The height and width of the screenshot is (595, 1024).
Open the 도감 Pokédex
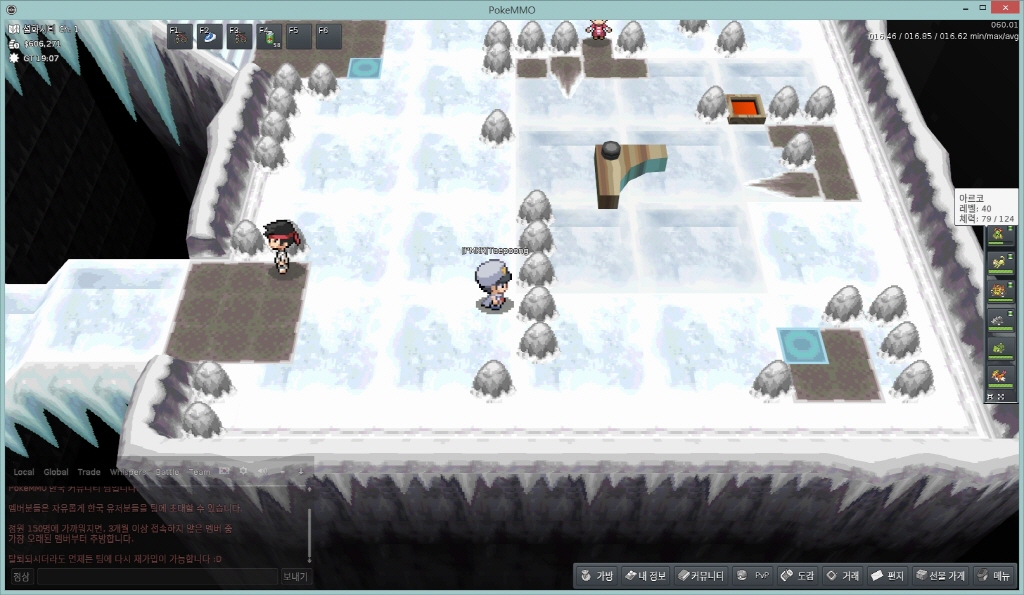click(x=798, y=576)
